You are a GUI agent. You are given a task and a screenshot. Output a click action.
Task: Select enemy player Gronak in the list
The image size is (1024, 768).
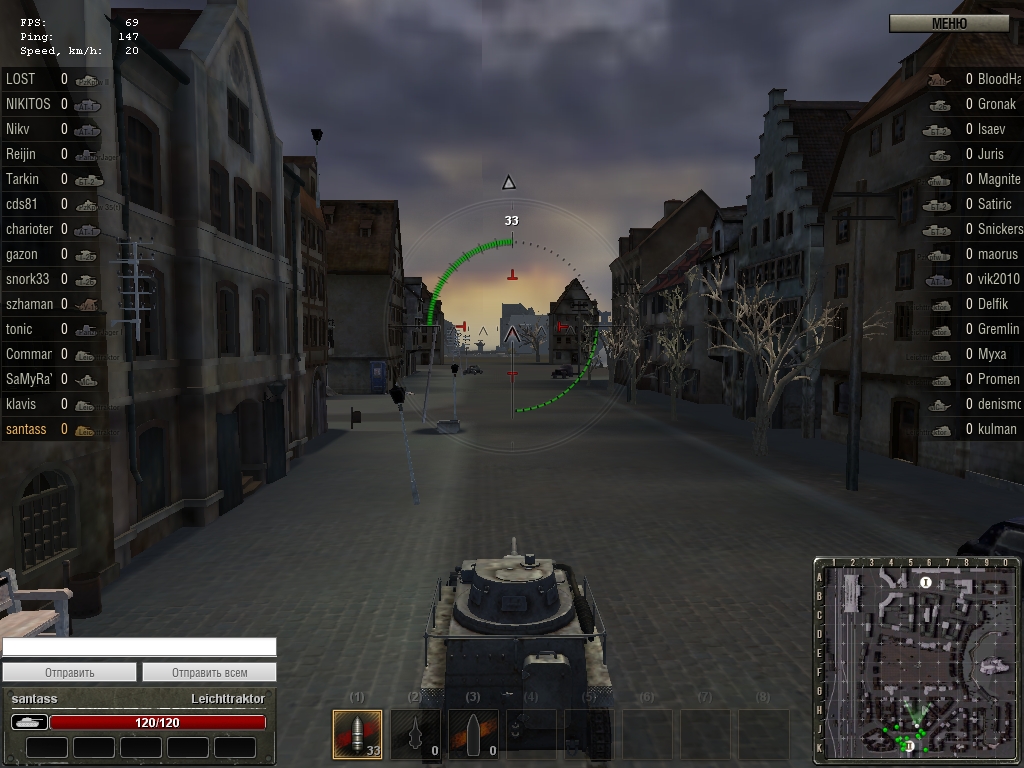pos(996,104)
